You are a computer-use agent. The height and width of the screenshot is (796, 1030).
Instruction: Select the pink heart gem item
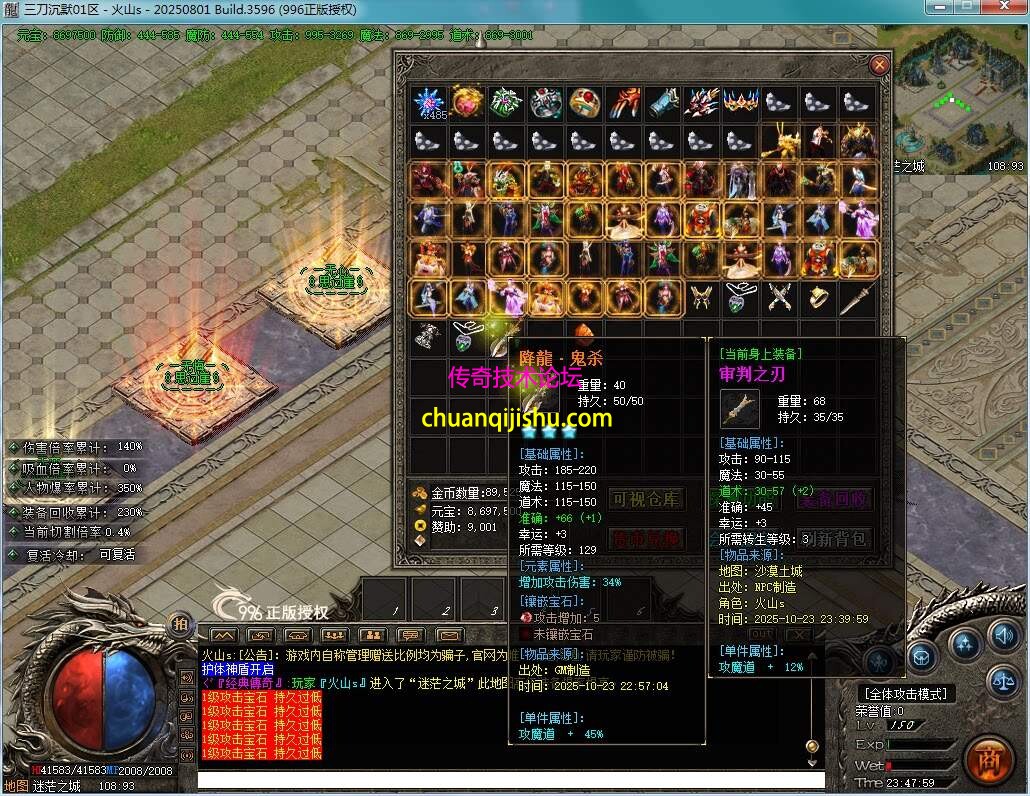[x=468, y=102]
